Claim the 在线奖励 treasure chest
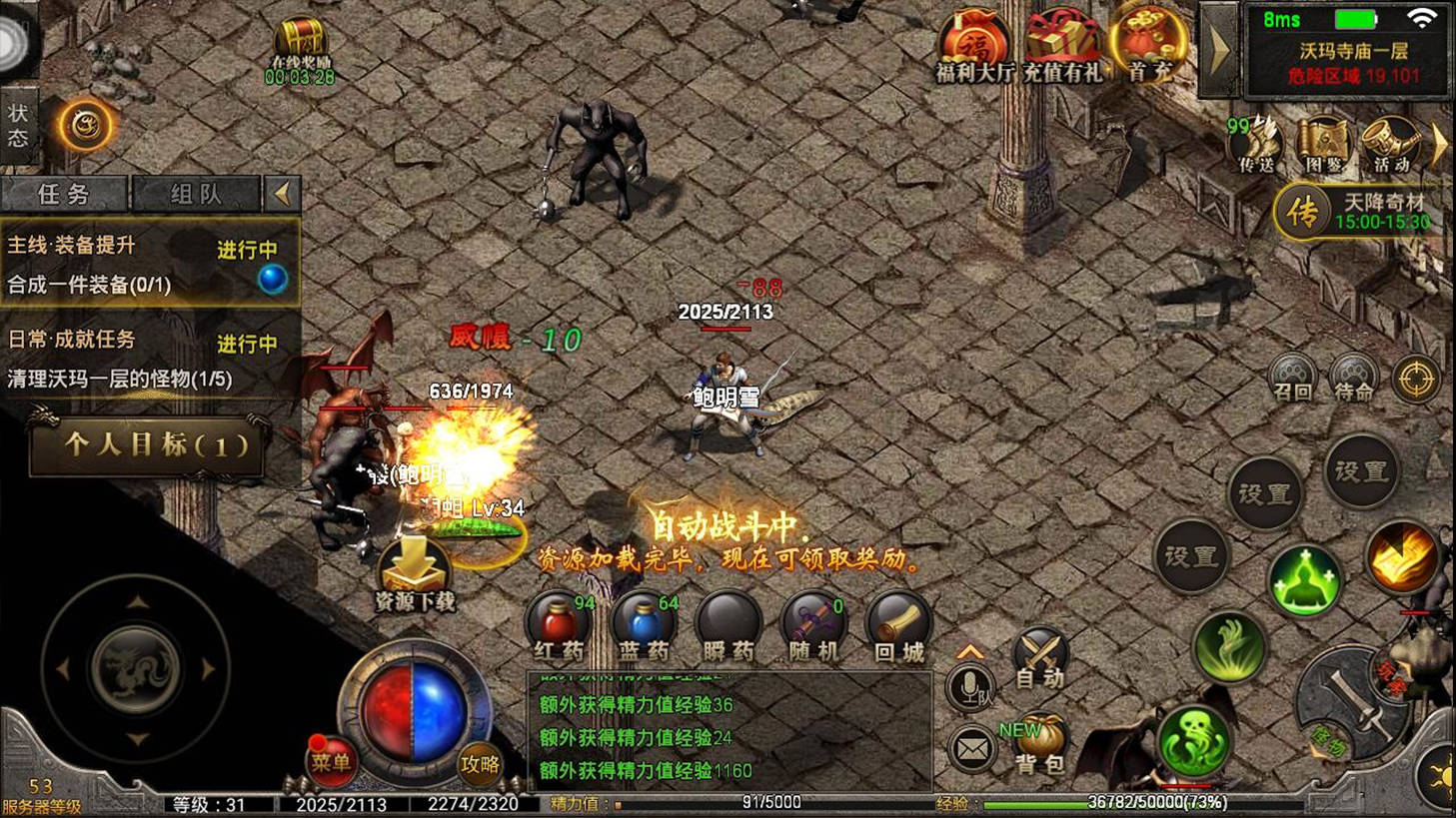Viewport: 1456px width, 818px height. coord(300,49)
